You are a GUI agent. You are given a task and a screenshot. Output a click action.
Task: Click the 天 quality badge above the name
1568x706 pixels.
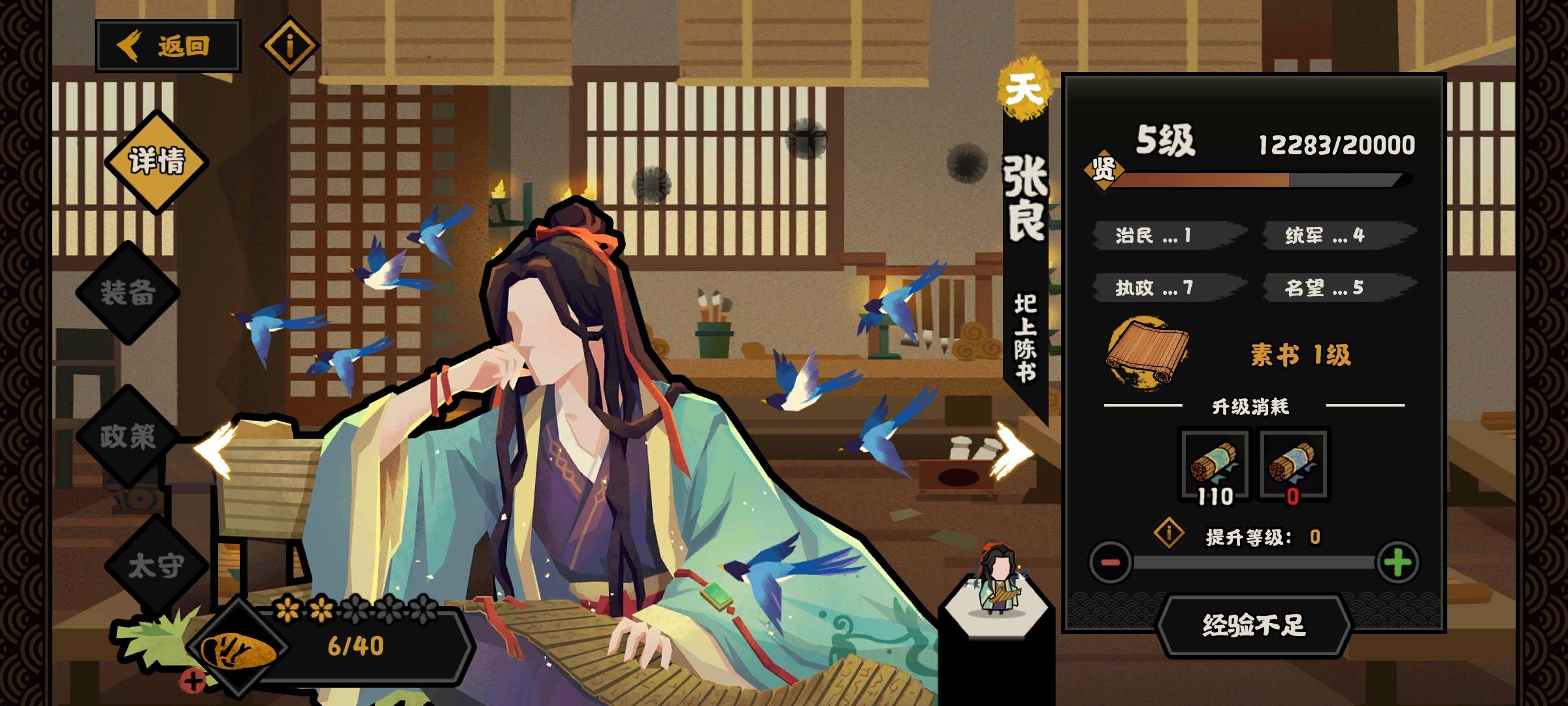click(x=1024, y=90)
